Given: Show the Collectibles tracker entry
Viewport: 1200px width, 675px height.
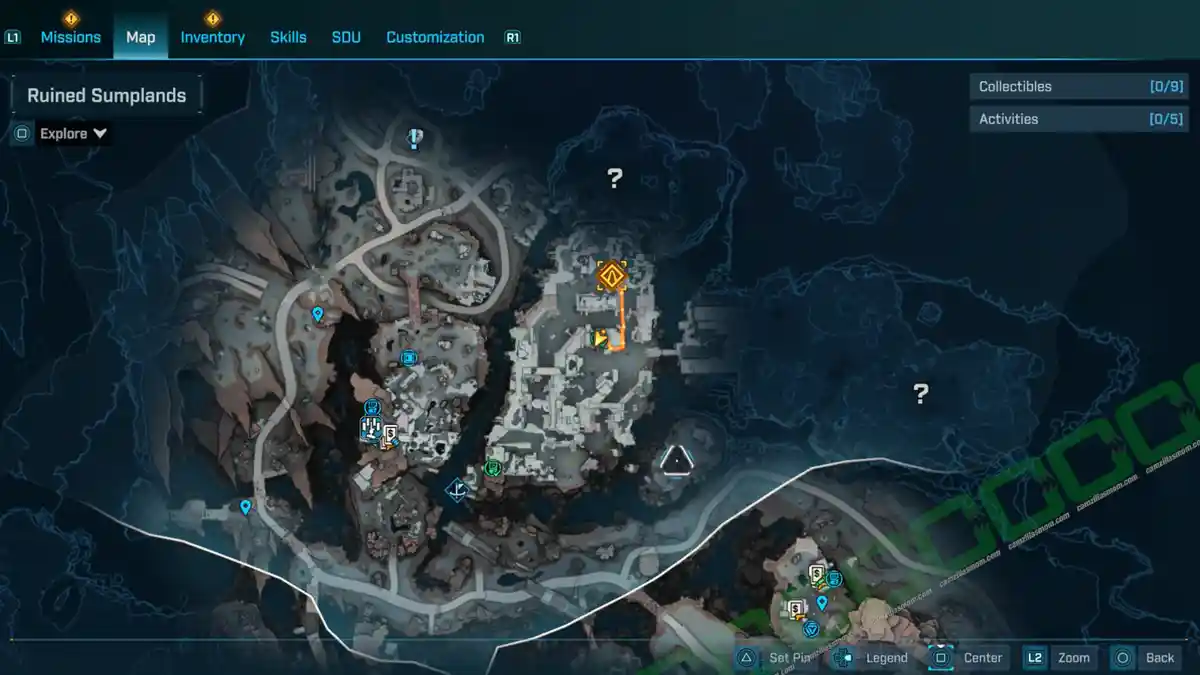Looking at the screenshot, I should (x=1063, y=87).
